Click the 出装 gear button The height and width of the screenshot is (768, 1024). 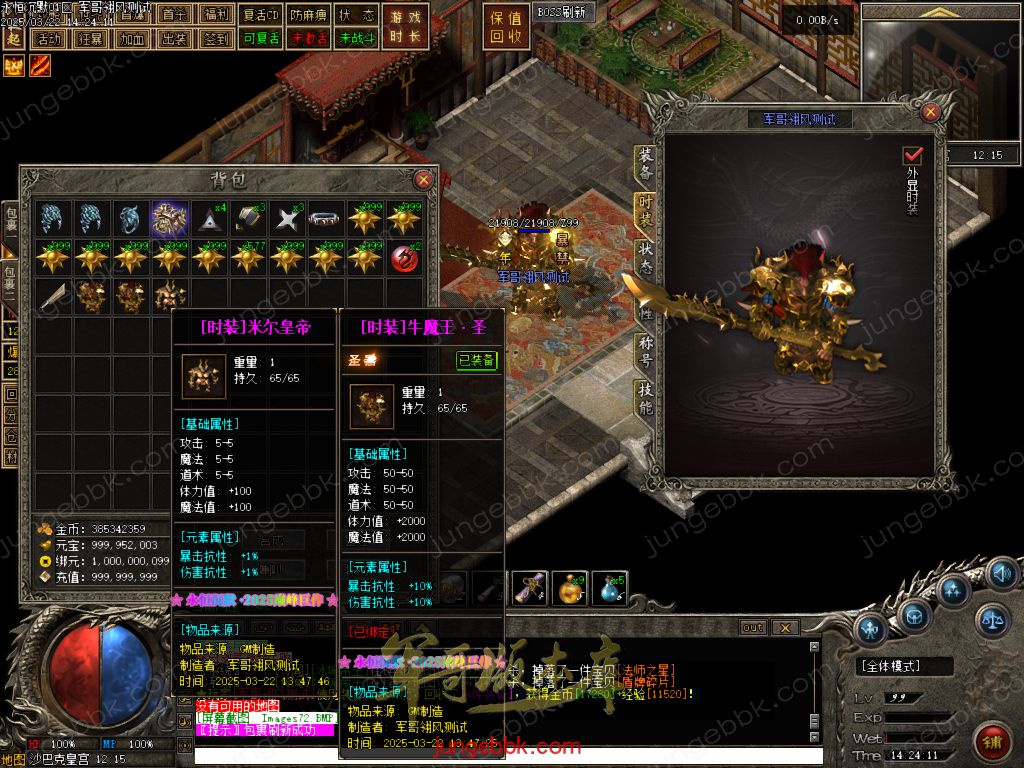[174, 39]
